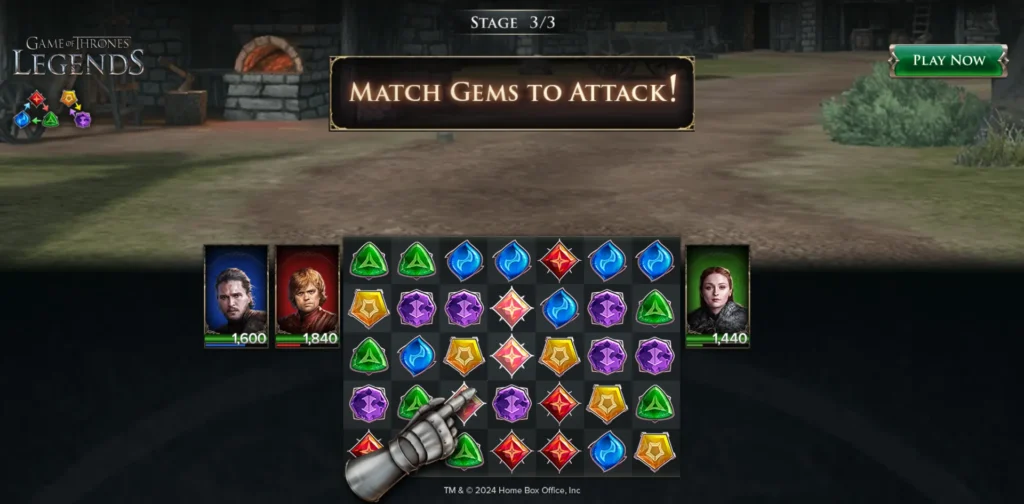Choose the yellow gem in the bottom row

click(655, 451)
